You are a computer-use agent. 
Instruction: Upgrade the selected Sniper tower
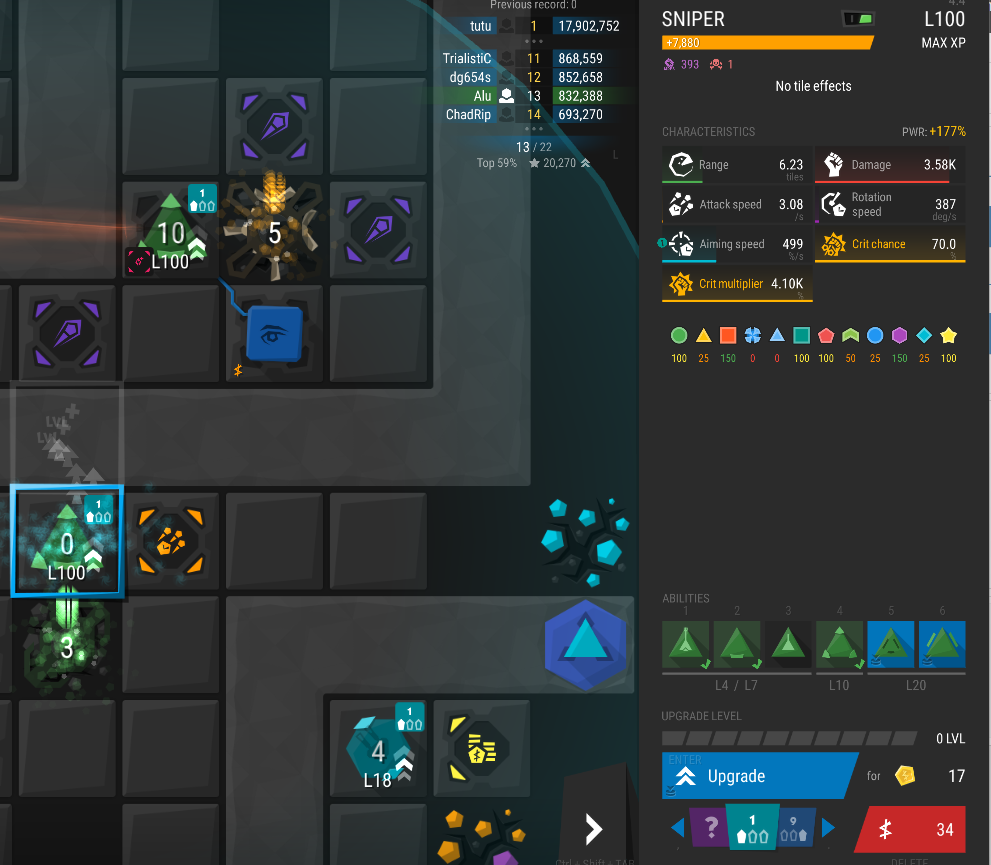click(x=758, y=776)
